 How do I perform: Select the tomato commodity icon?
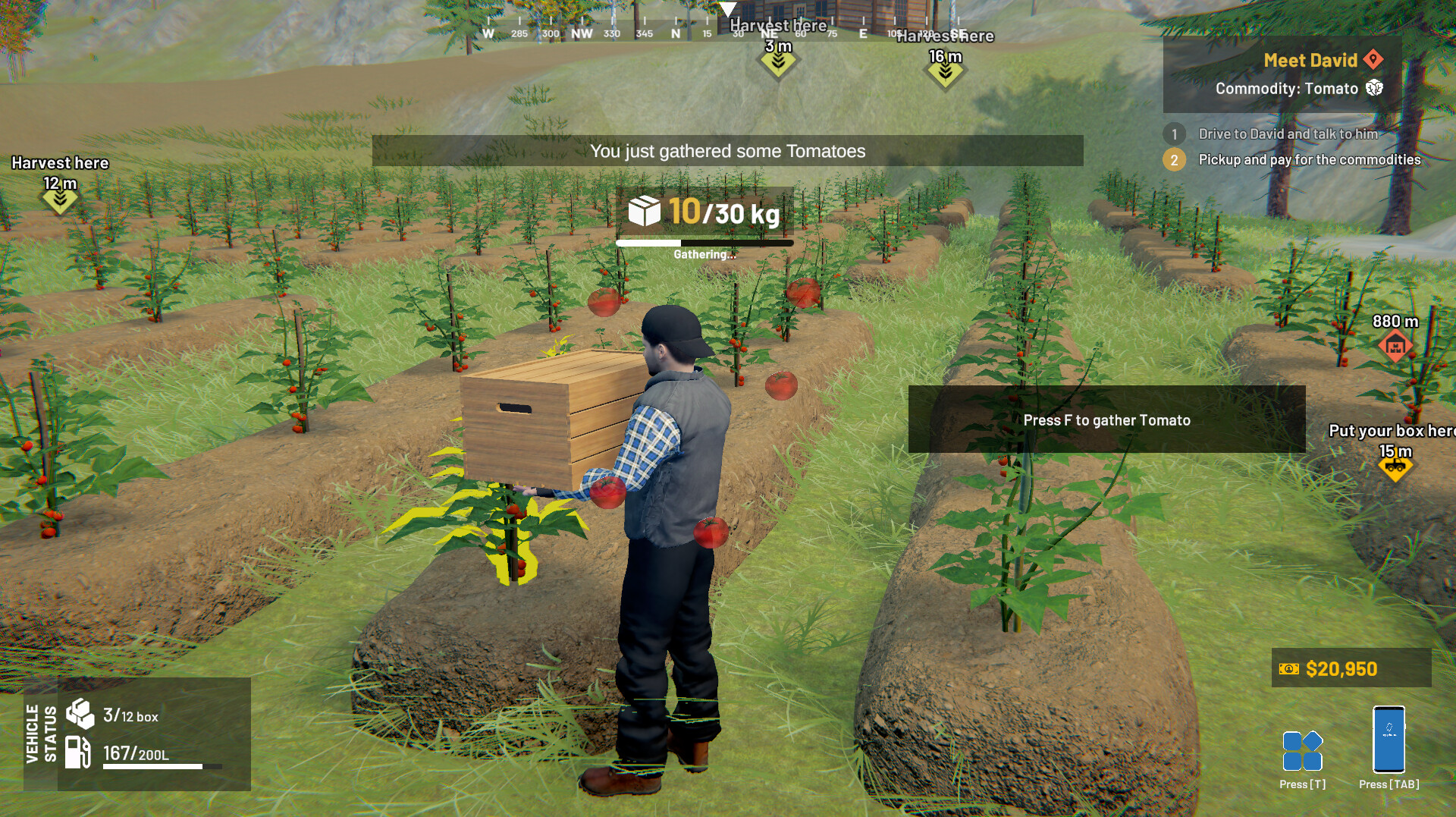(x=1375, y=89)
